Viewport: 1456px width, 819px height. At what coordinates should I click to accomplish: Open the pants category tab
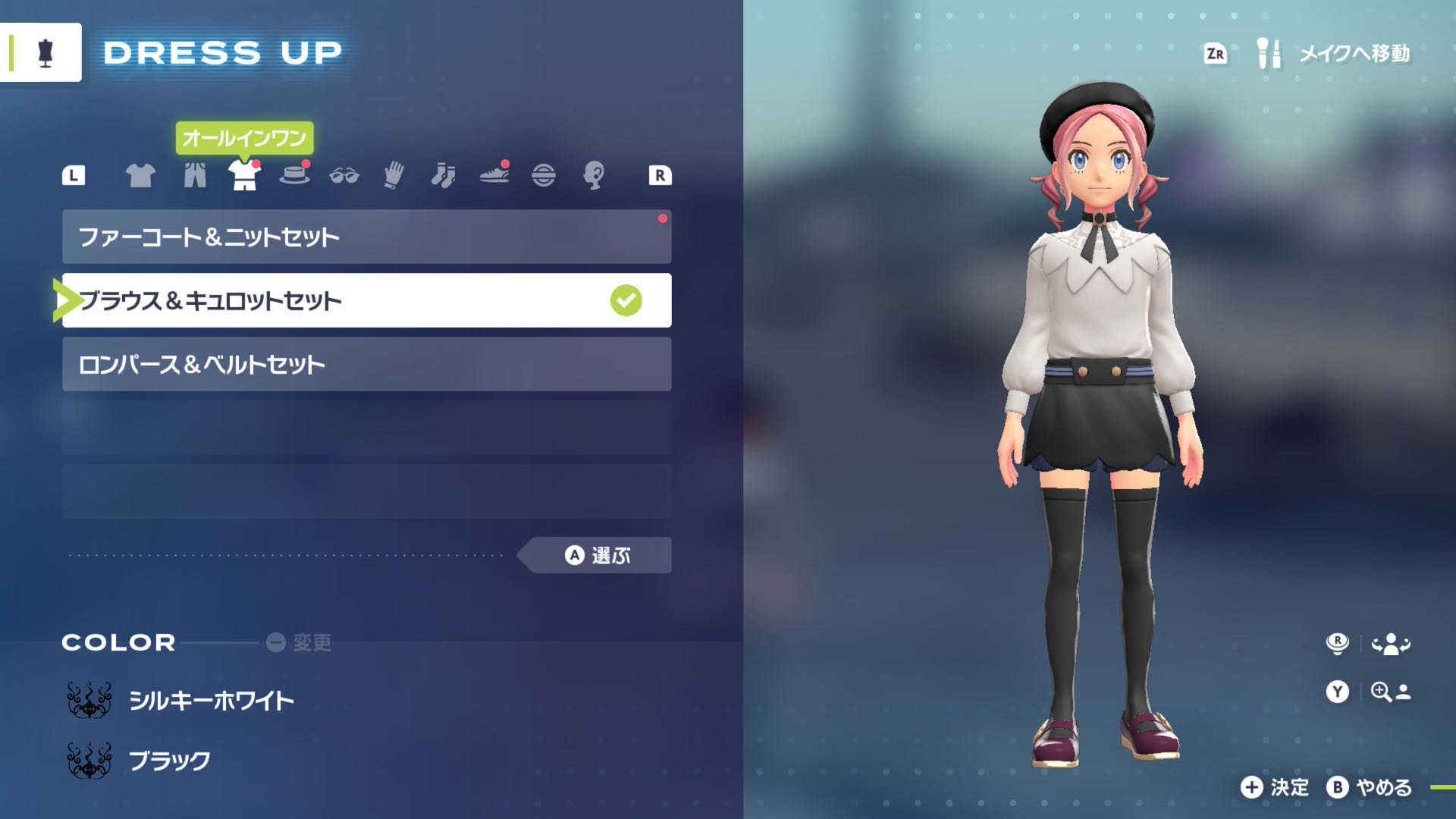coord(195,175)
